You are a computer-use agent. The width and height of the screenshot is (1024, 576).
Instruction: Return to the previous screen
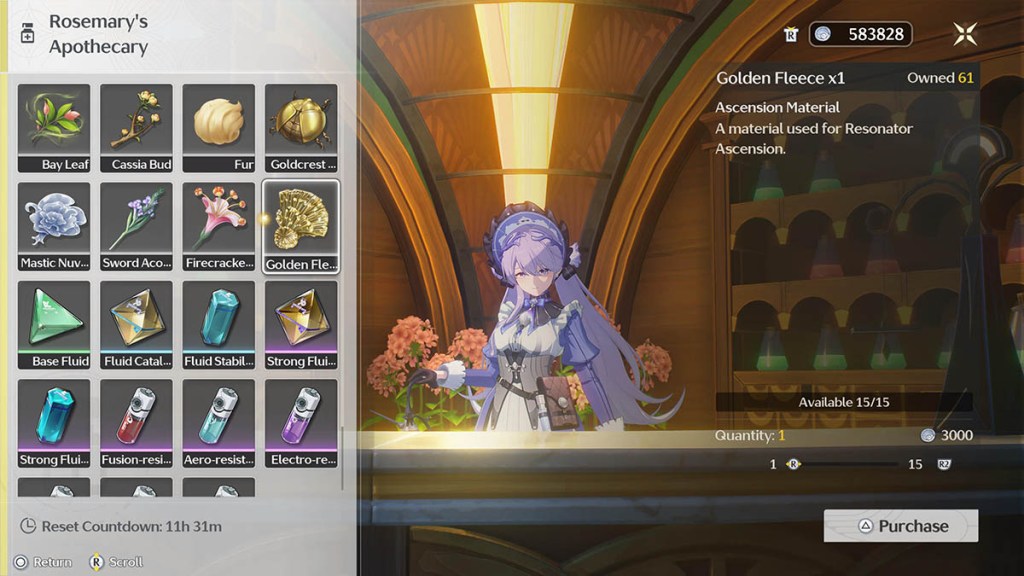pyautogui.click(x=43, y=562)
